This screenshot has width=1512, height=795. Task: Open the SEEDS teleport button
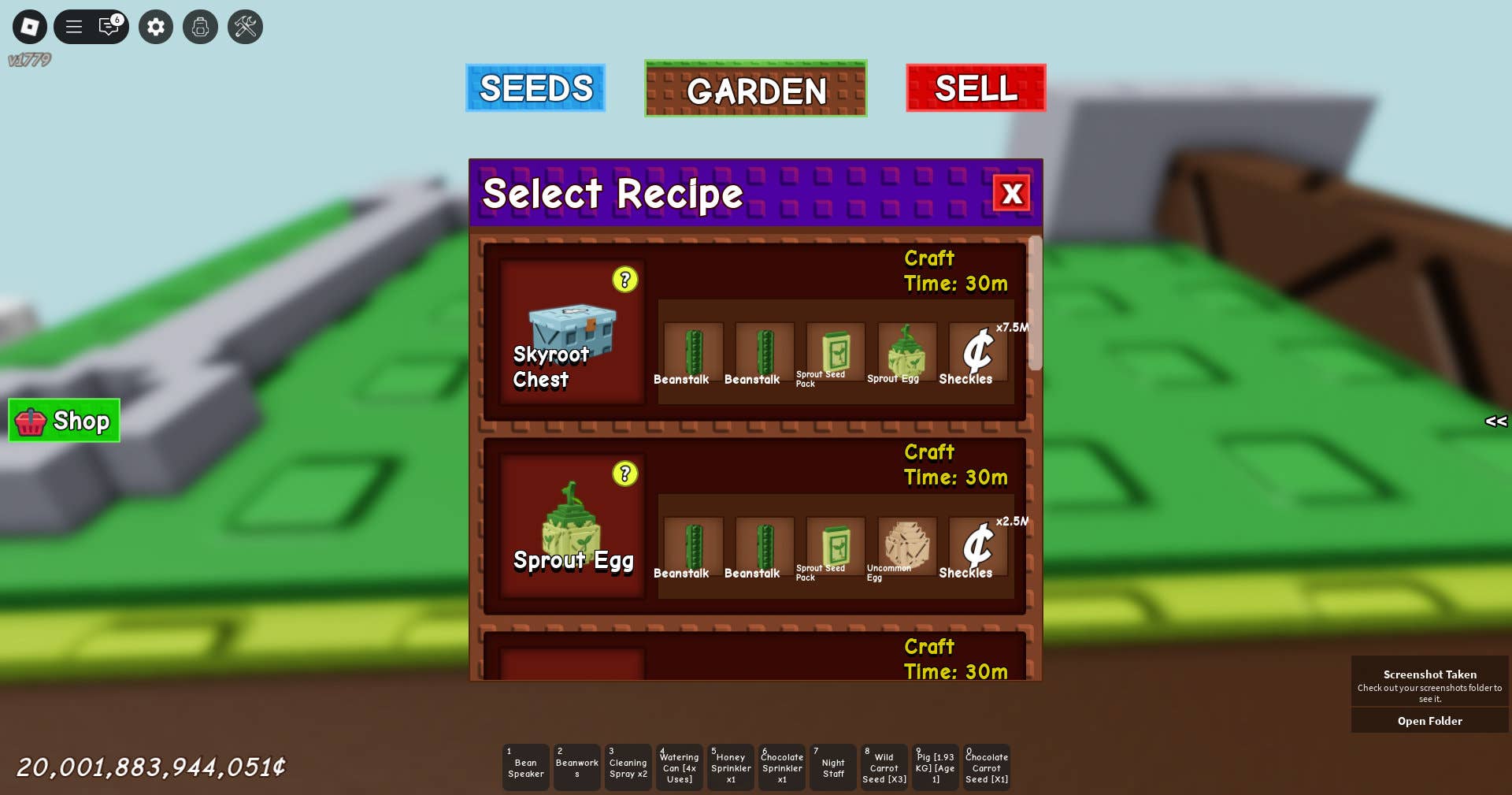[535, 88]
